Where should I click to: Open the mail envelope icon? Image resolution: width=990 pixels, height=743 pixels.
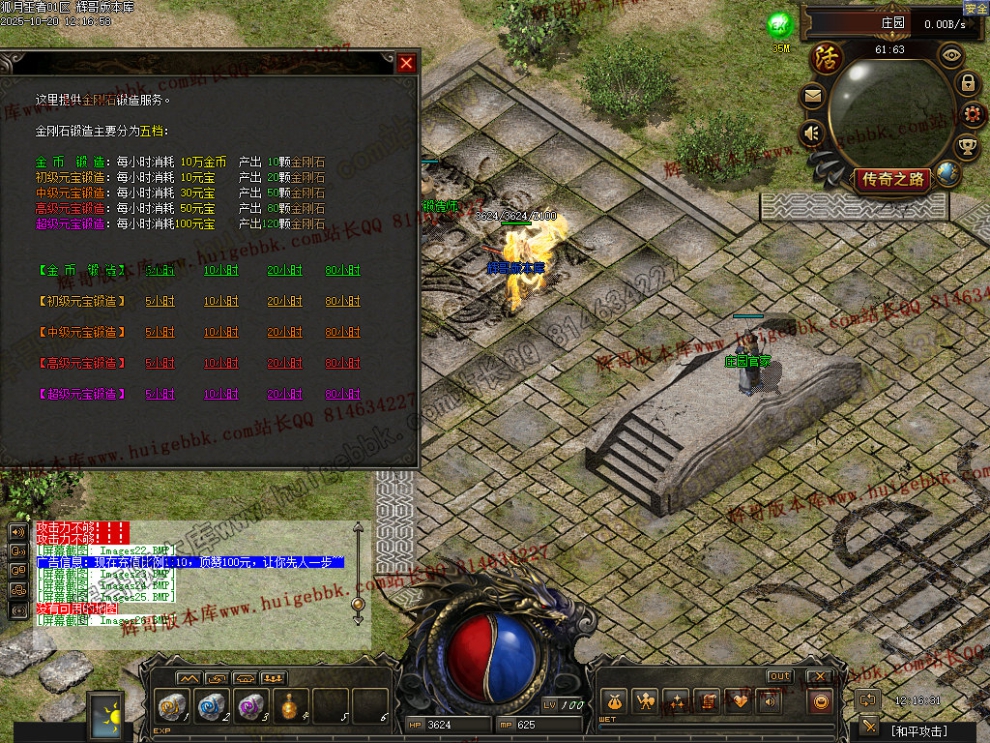(812, 97)
